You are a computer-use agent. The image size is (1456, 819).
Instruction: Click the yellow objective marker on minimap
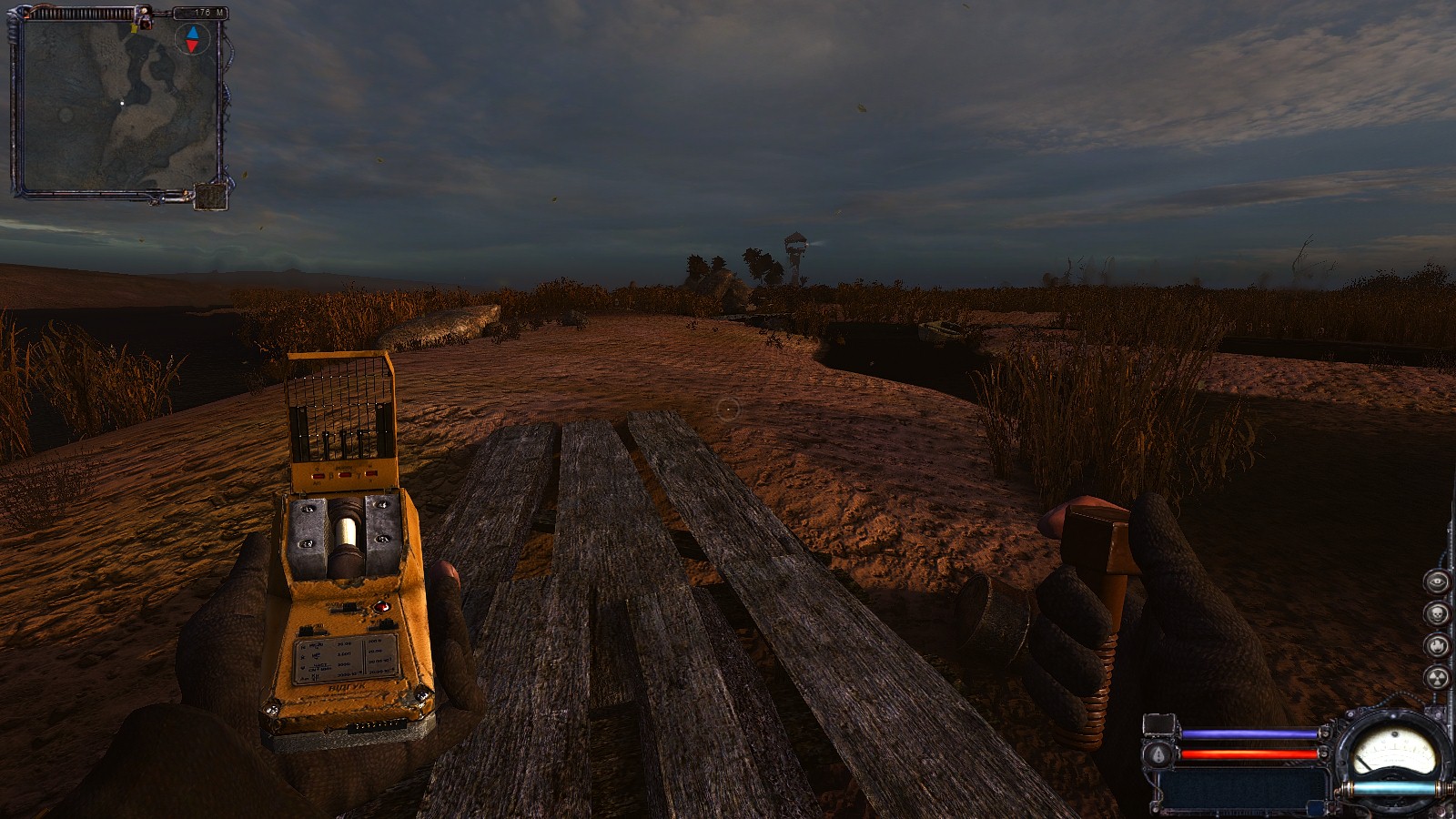[x=135, y=28]
